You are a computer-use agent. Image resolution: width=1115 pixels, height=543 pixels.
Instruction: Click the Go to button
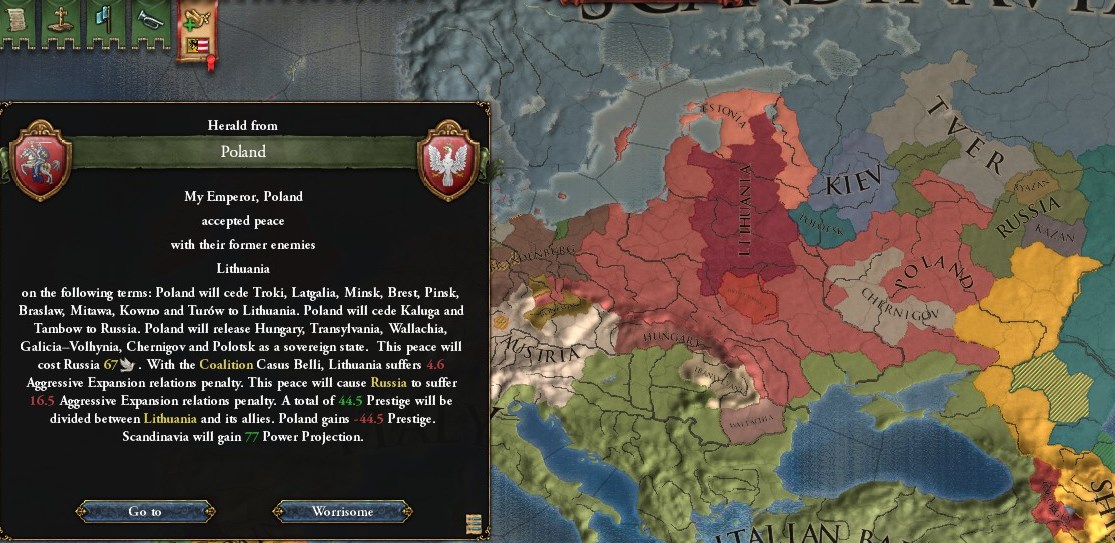pyautogui.click(x=145, y=511)
